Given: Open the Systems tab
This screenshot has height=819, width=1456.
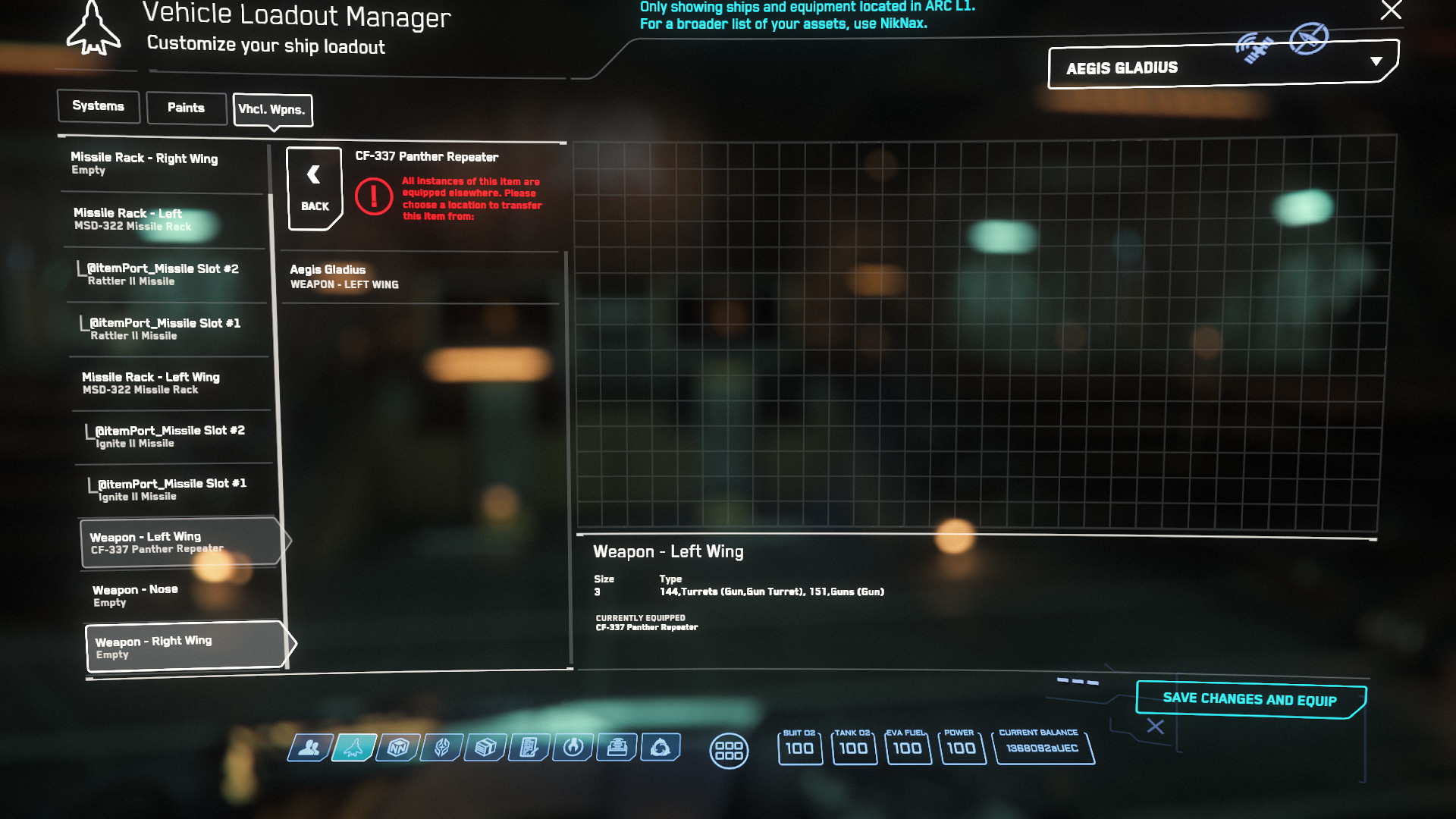Looking at the screenshot, I should [x=98, y=106].
